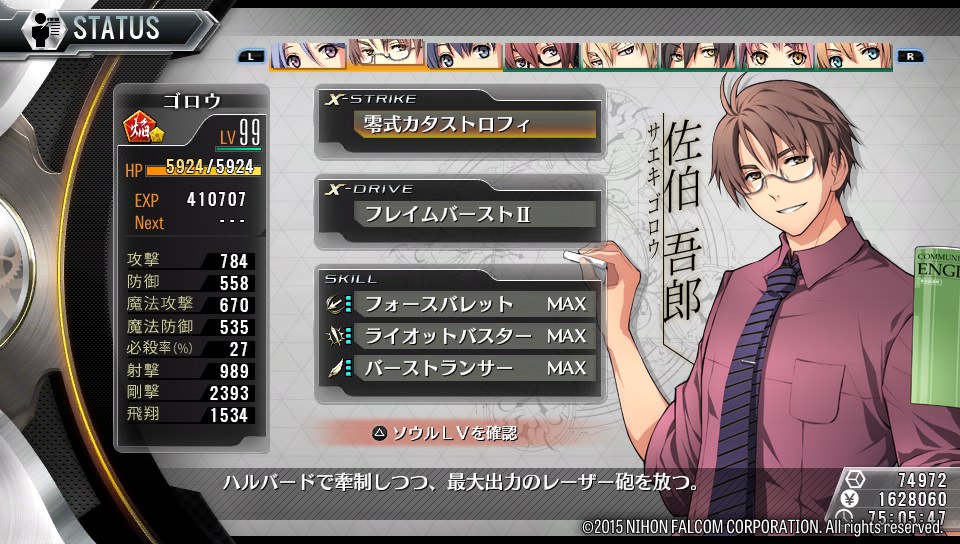
Task: Switch to the silver-haired purple-eyed character portrait
Action: [308, 55]
